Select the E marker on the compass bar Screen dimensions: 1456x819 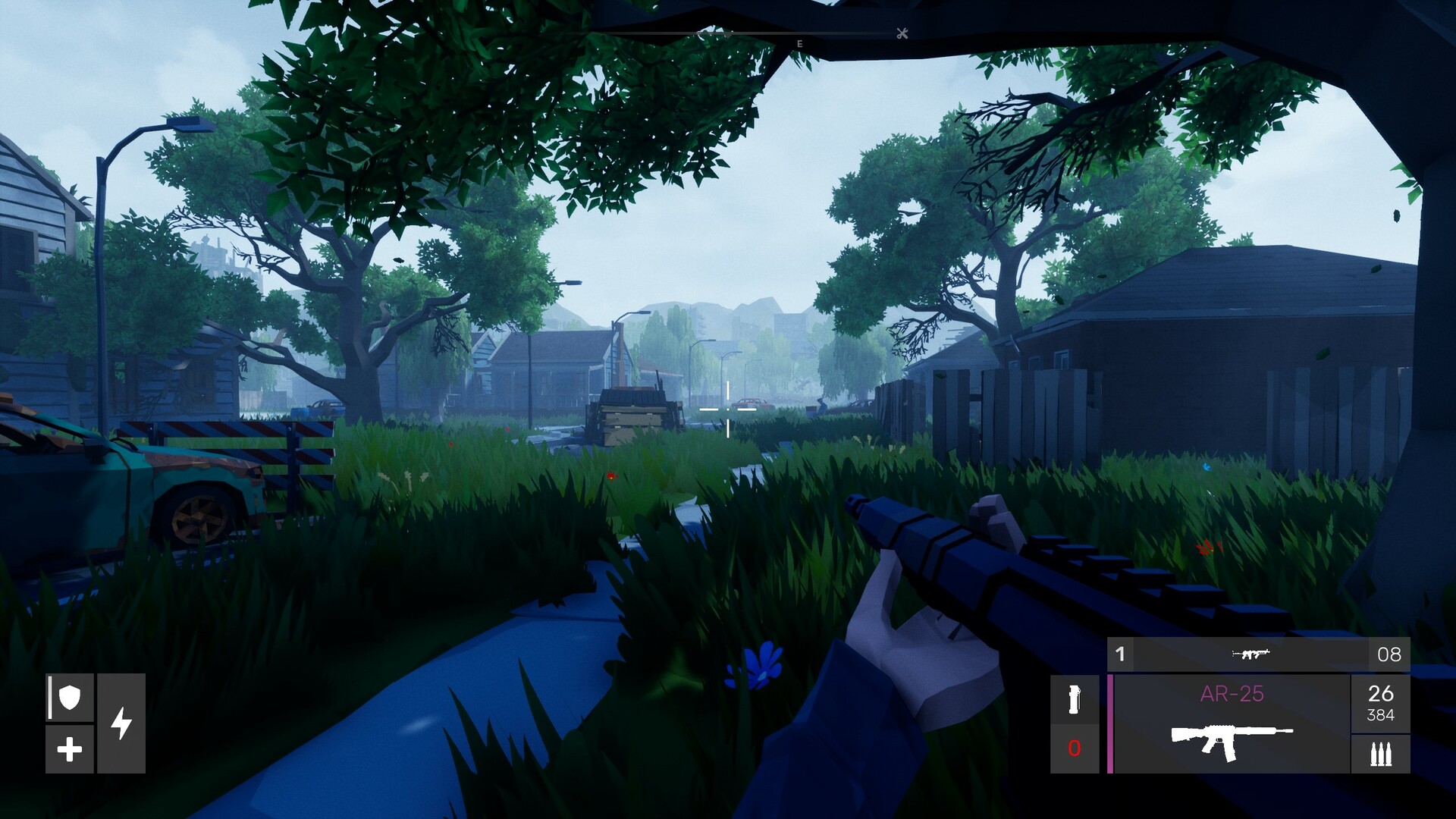799,43
